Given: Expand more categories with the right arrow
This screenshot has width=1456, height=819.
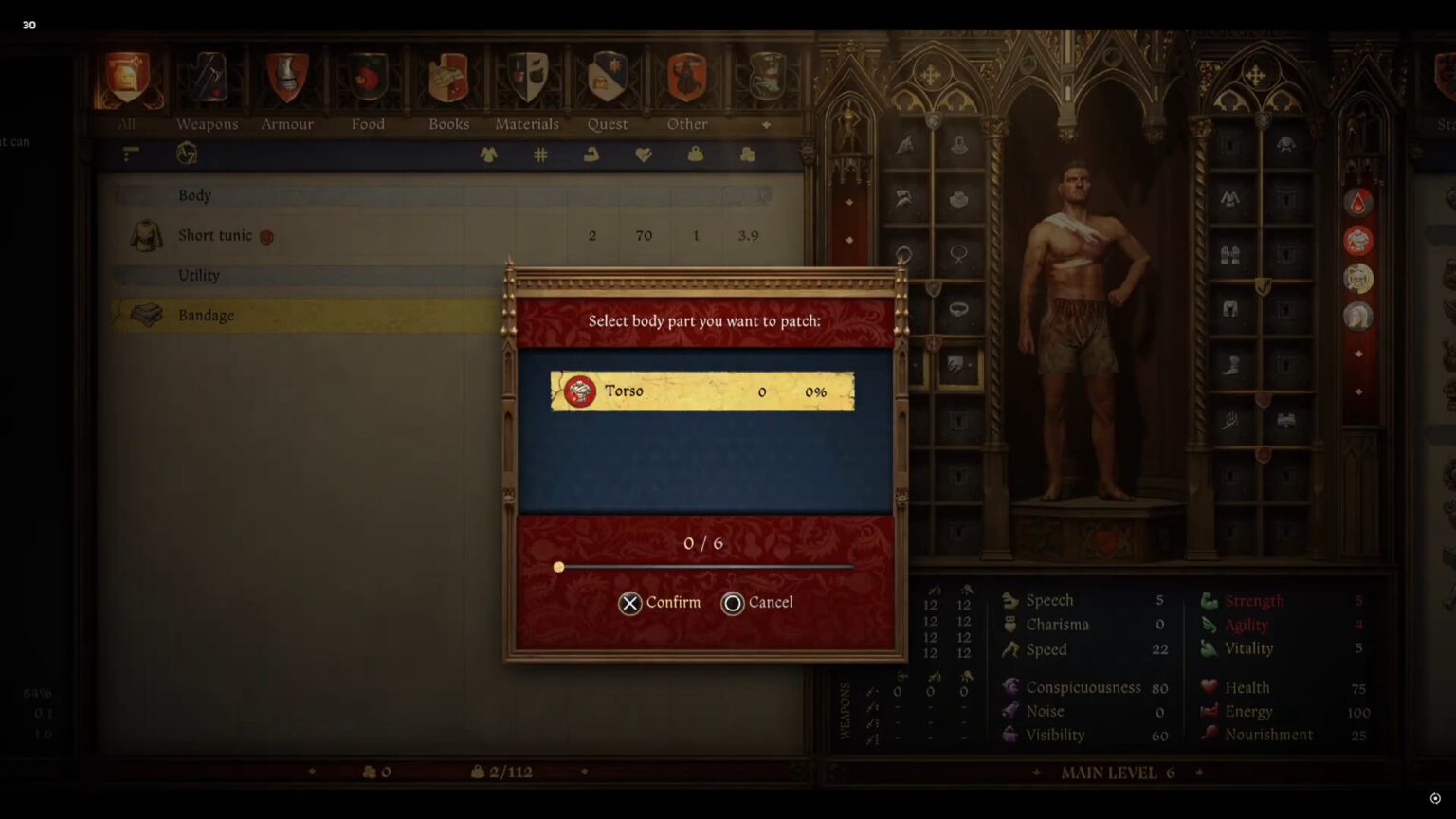Looking at the screenshot, I should coord(767,124).
